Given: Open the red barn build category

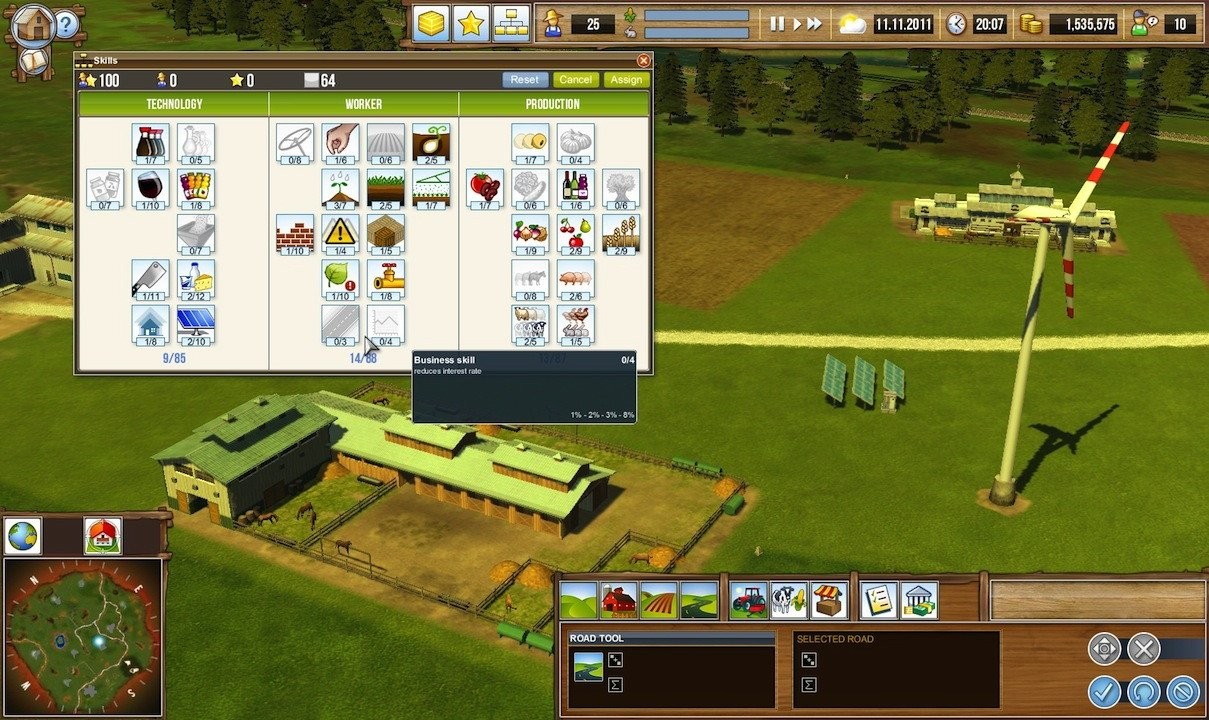Looking at the screenshot, I should (x=619, y=600).
